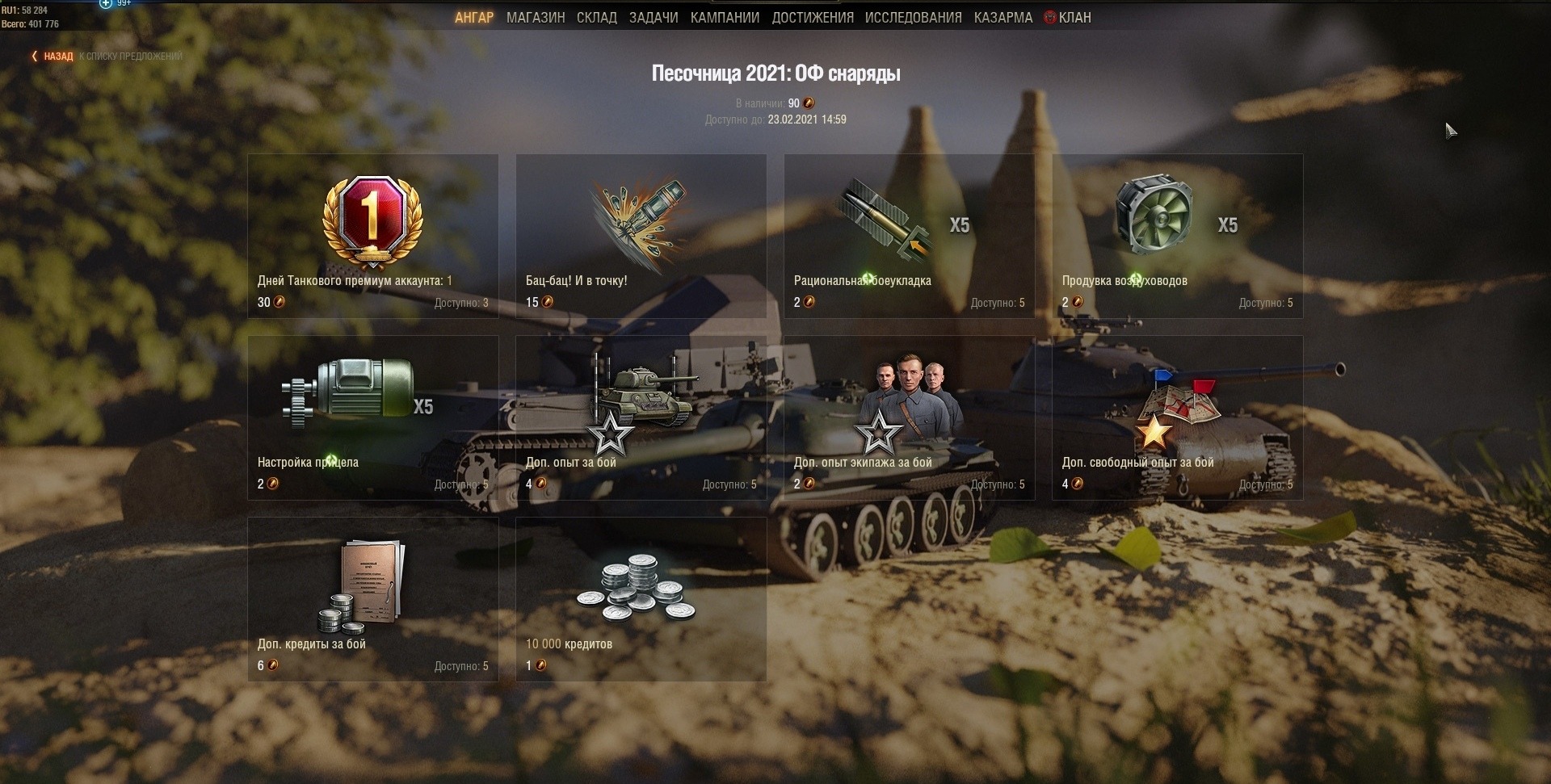Open the Доп. опыт экипажа за бой offer
This screenshot has height=784, width=1551.
[909, 417]
